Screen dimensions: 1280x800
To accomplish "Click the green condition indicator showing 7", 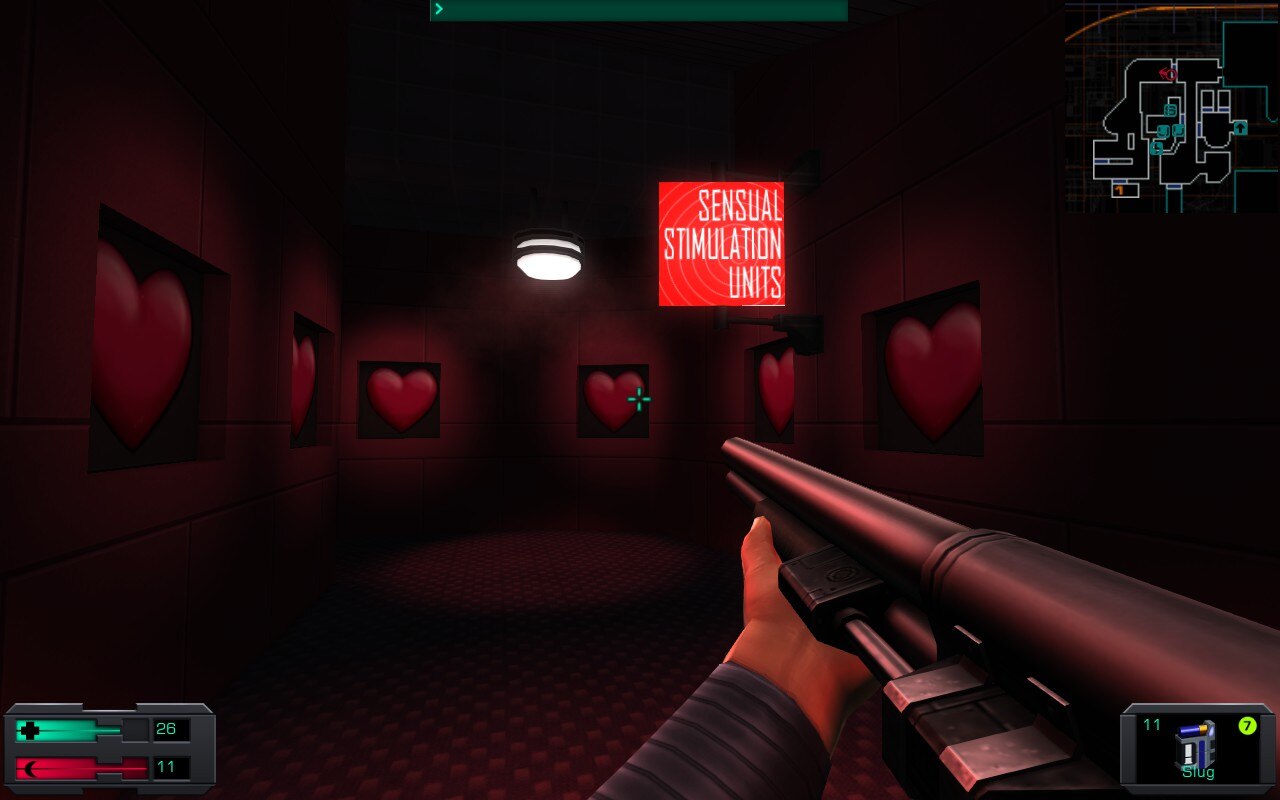I will [x=1247, y=725].
